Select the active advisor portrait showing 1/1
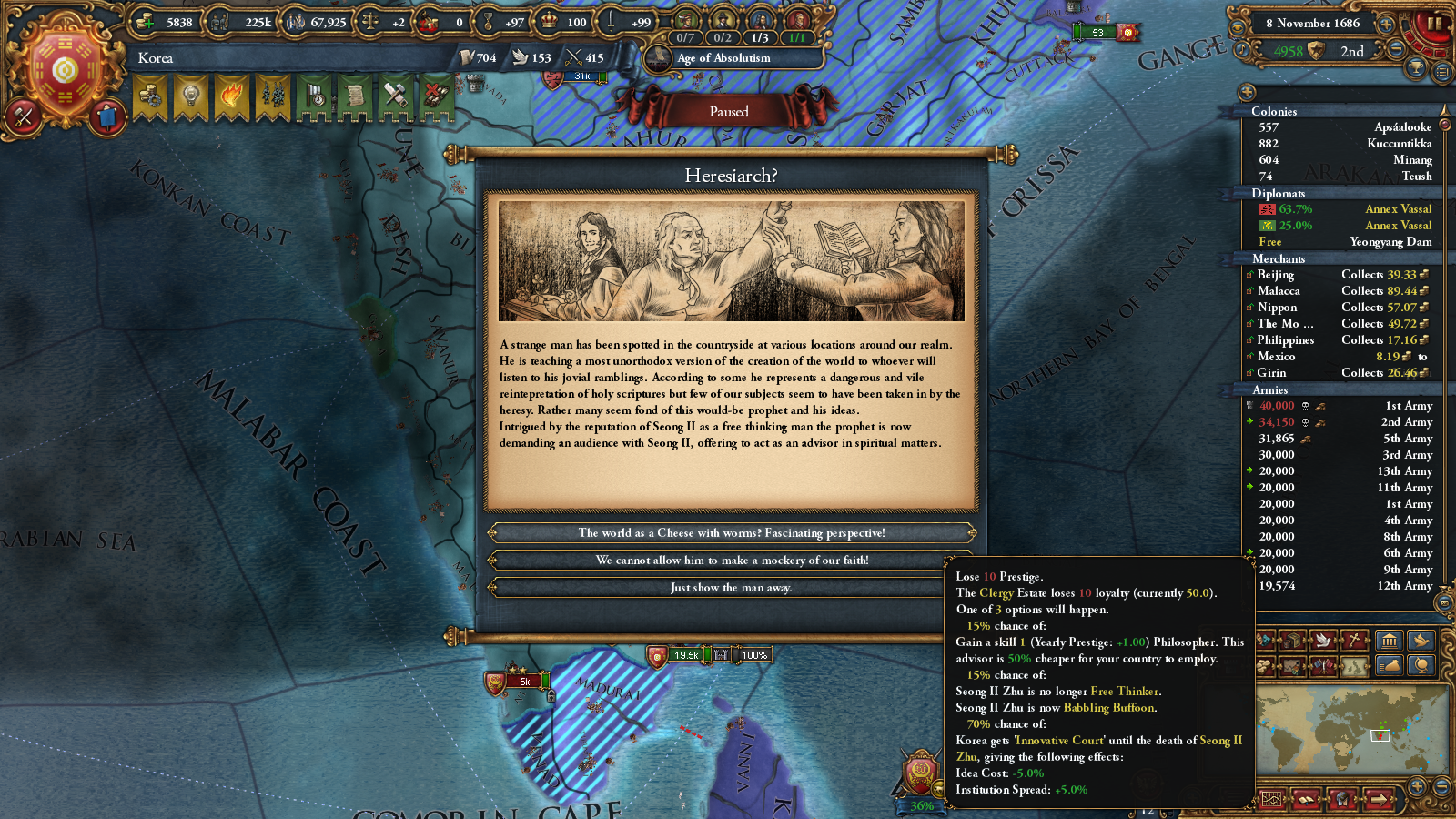 click(801, 18)
